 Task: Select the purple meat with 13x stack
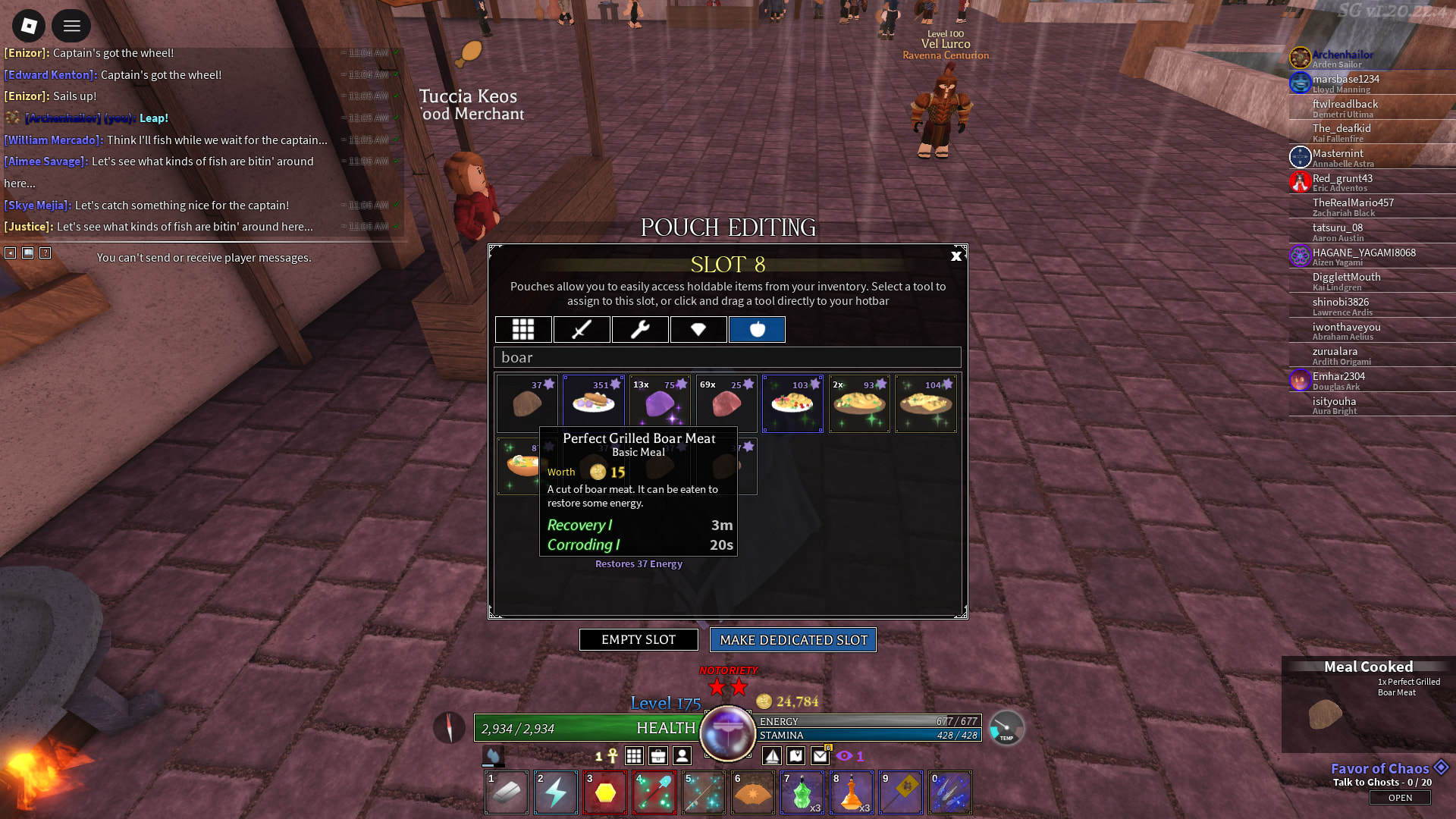(660, 403)
